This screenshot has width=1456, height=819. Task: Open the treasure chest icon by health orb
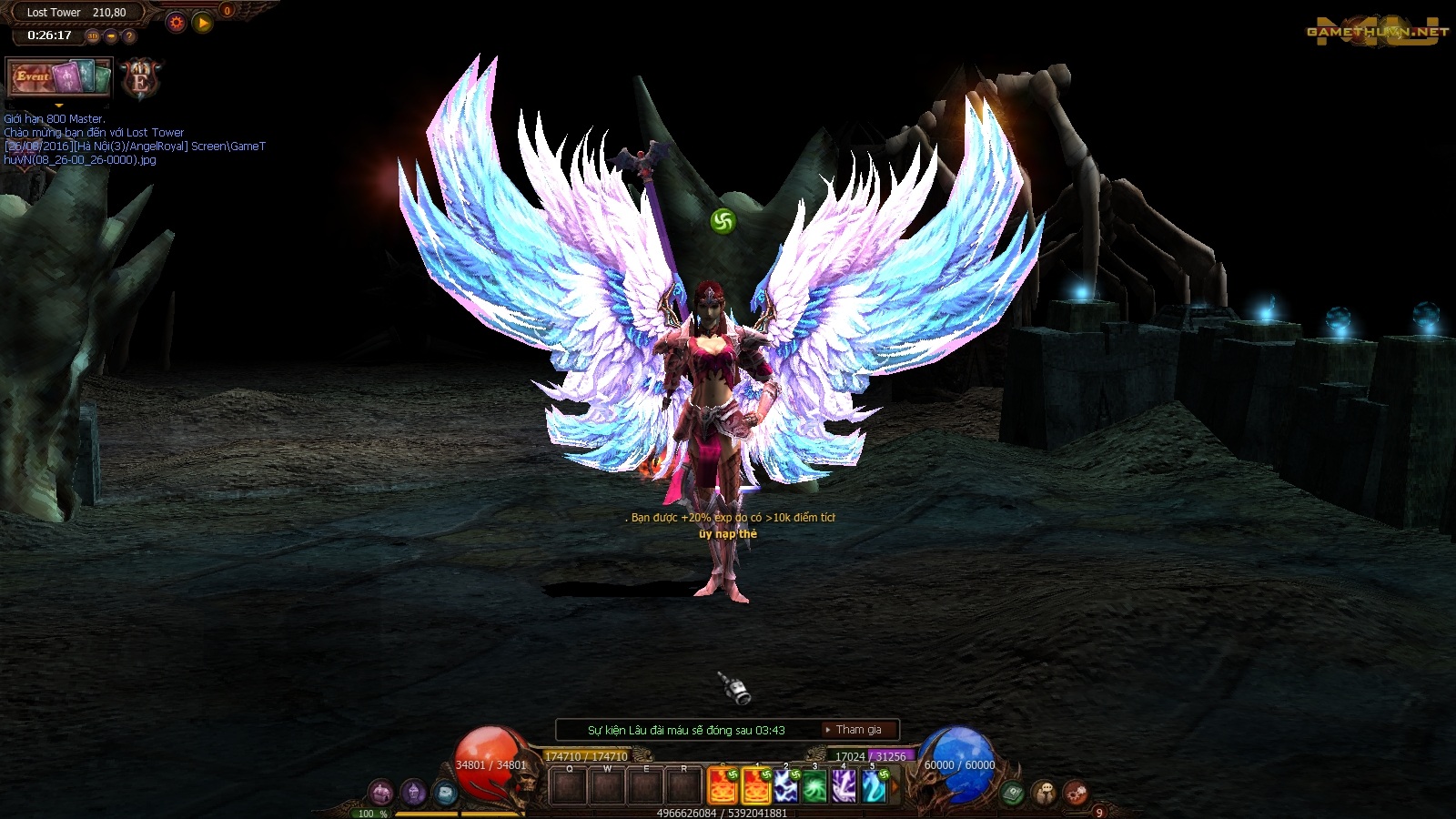pyautogui.click(x=381, y=793)
